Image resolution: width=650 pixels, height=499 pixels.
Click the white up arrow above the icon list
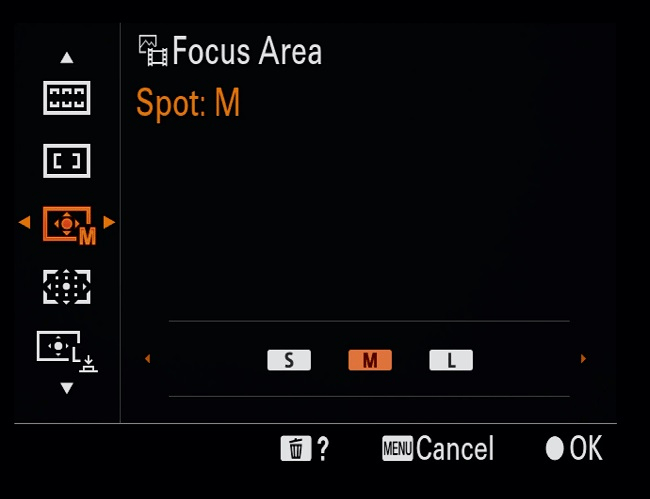point(67,57)
